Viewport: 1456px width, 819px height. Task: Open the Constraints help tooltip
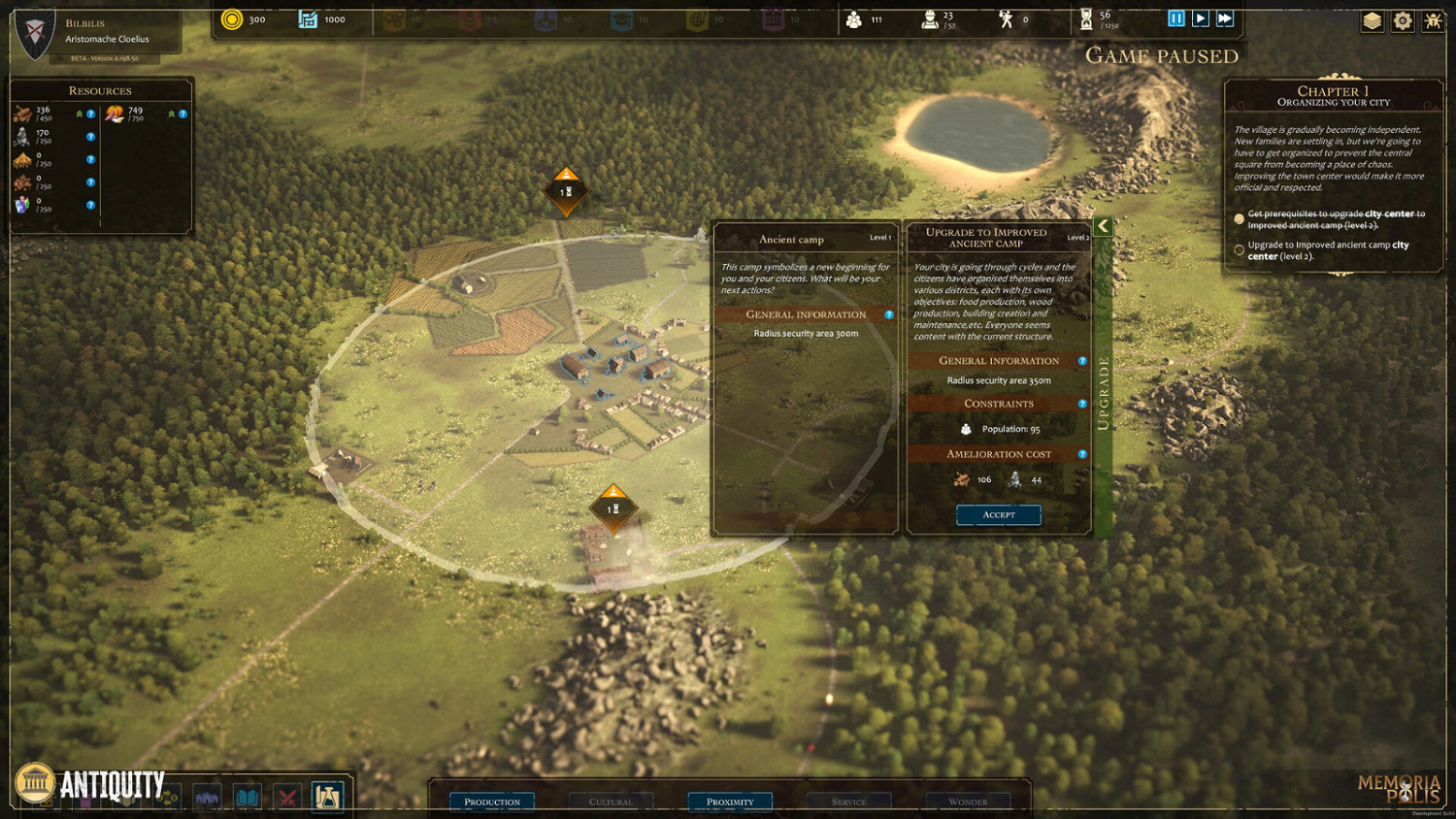coord(1082,404)
